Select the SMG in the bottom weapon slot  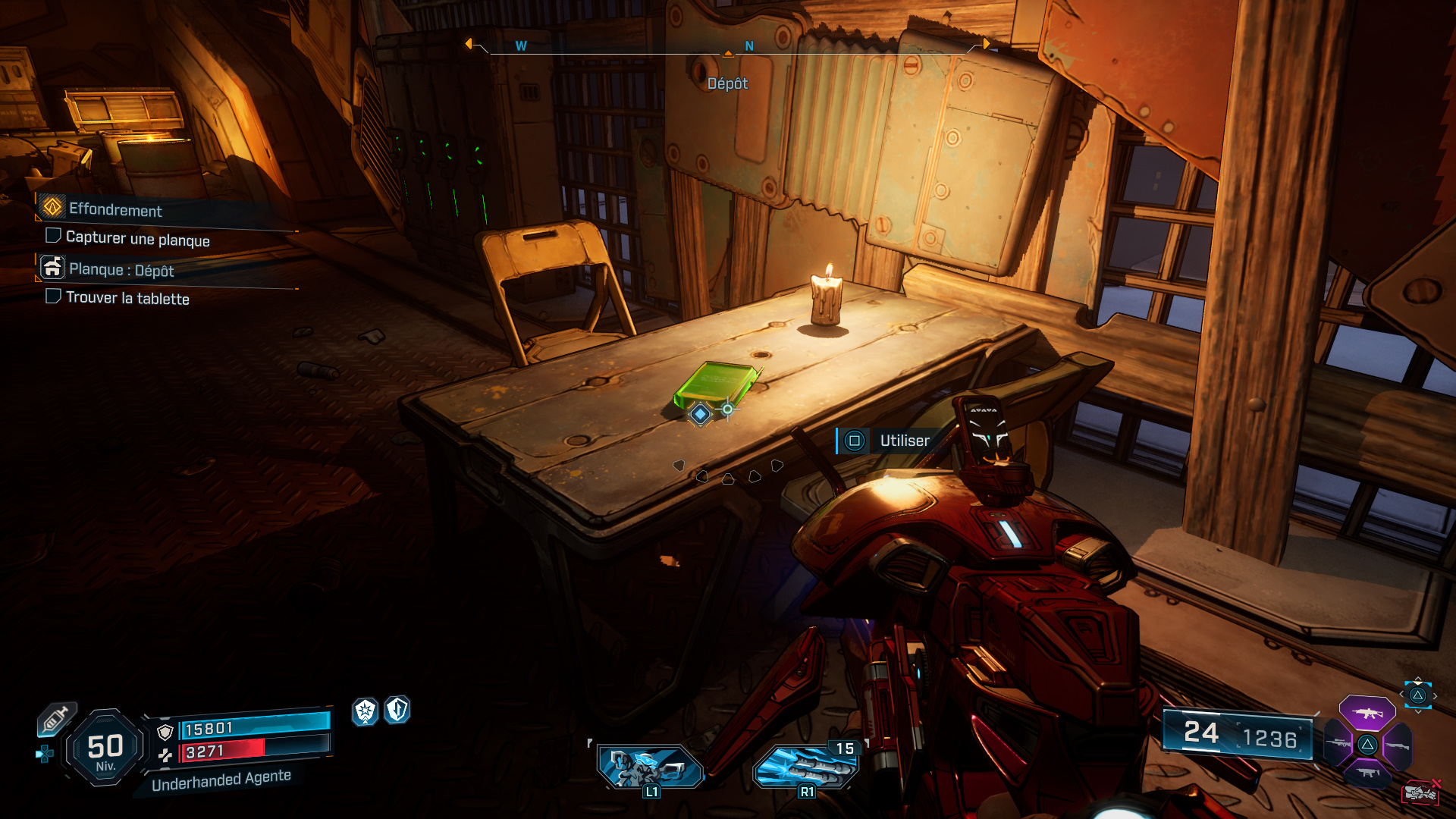1367,772
